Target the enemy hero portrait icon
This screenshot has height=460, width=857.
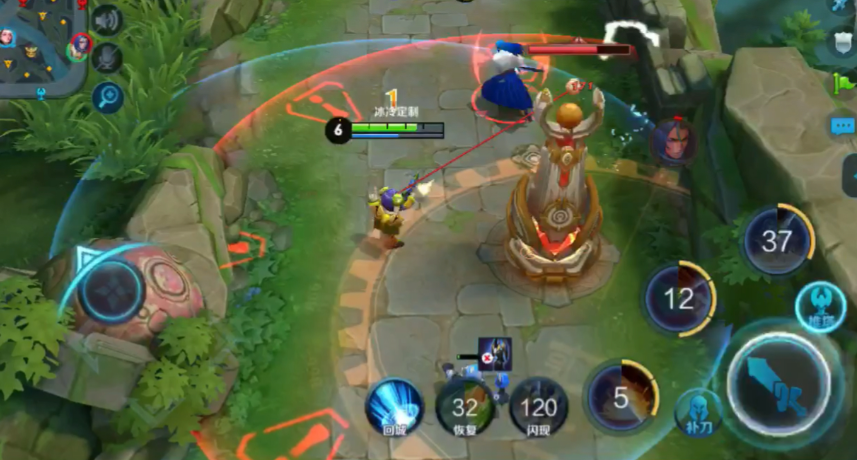click(x=675, y=140)
